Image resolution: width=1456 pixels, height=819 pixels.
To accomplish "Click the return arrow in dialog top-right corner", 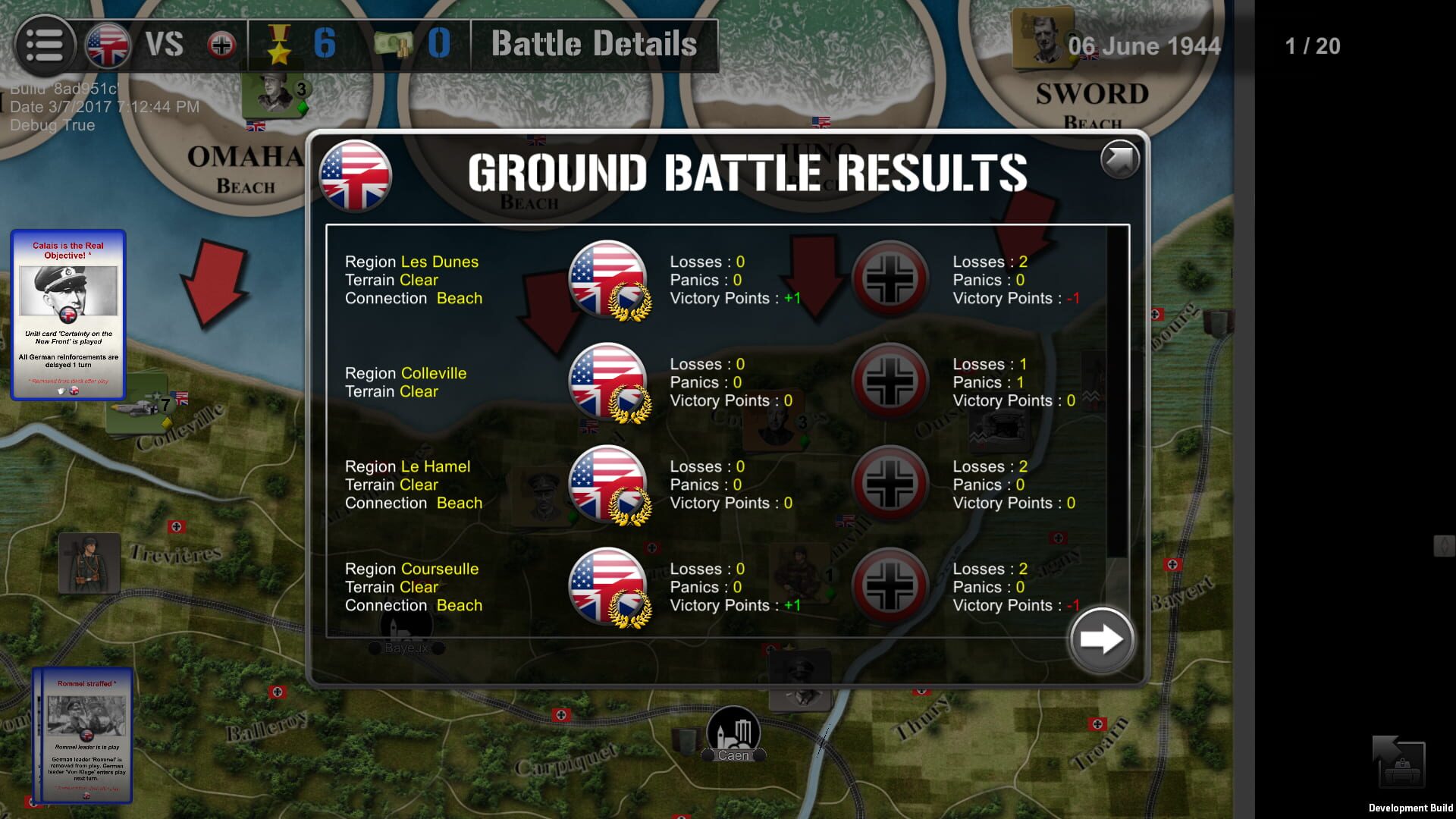I will tap(1119, 160).
